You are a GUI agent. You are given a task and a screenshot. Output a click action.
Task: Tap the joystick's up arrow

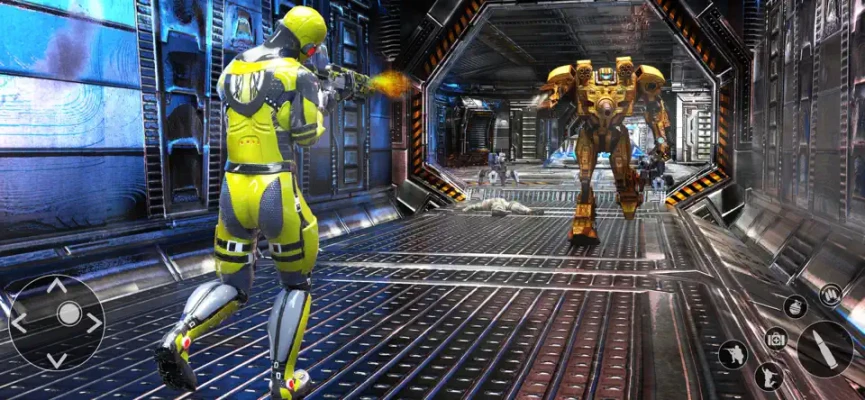(x=57, y=286)
